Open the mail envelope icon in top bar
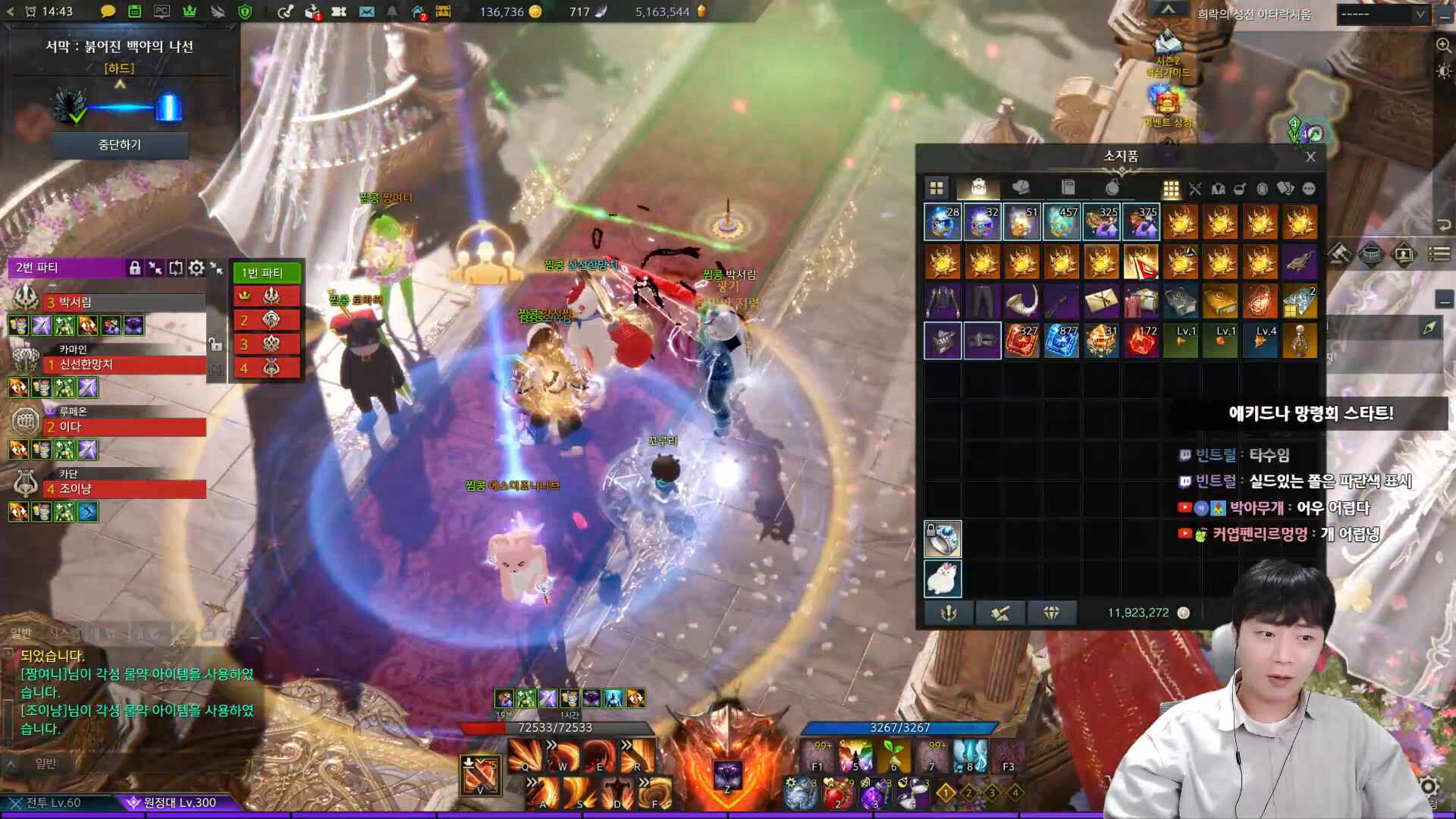The height and width of the screenshot is (819, 1456). click(x=366, y=11)
